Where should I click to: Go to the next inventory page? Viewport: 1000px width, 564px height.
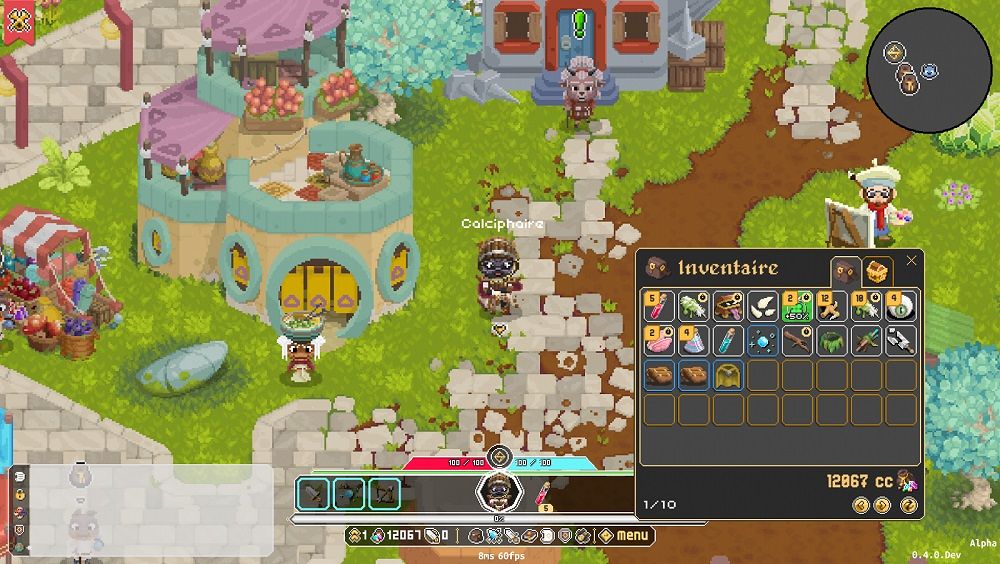click(x=882, y=505)
